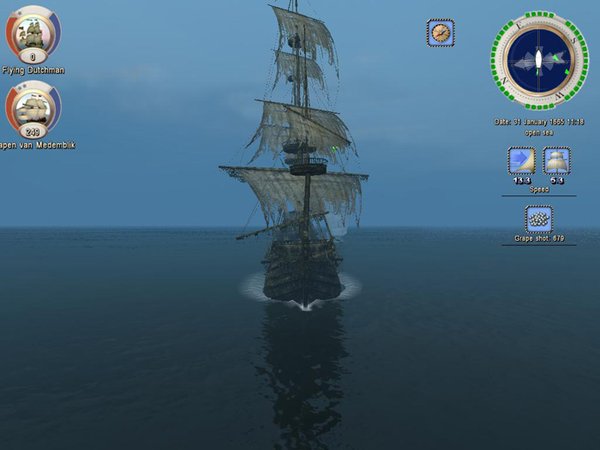Screen dimensions: 600x450
Task: Click the circular compass minimap
Action: 539,60
